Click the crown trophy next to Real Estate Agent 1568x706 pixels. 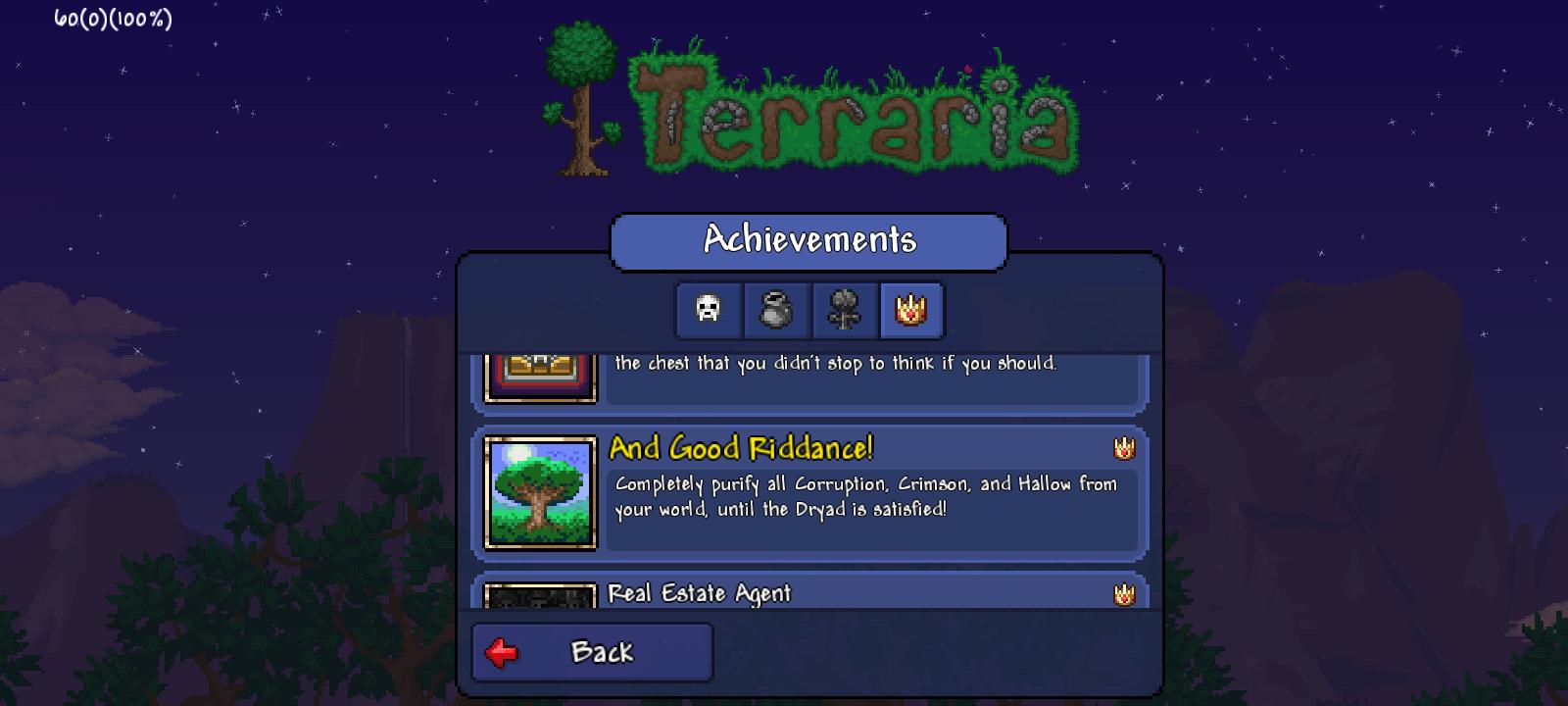tap(1125, 593)
